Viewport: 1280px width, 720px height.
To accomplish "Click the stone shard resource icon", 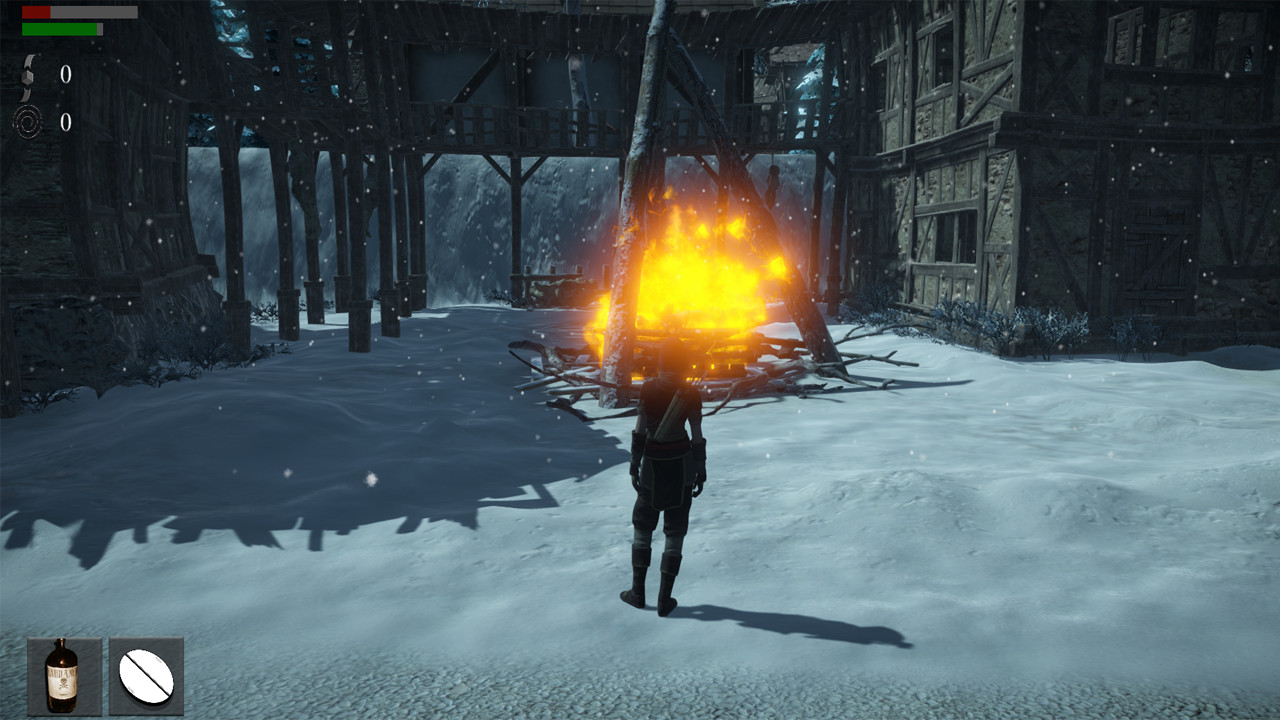I will [27, 77].
